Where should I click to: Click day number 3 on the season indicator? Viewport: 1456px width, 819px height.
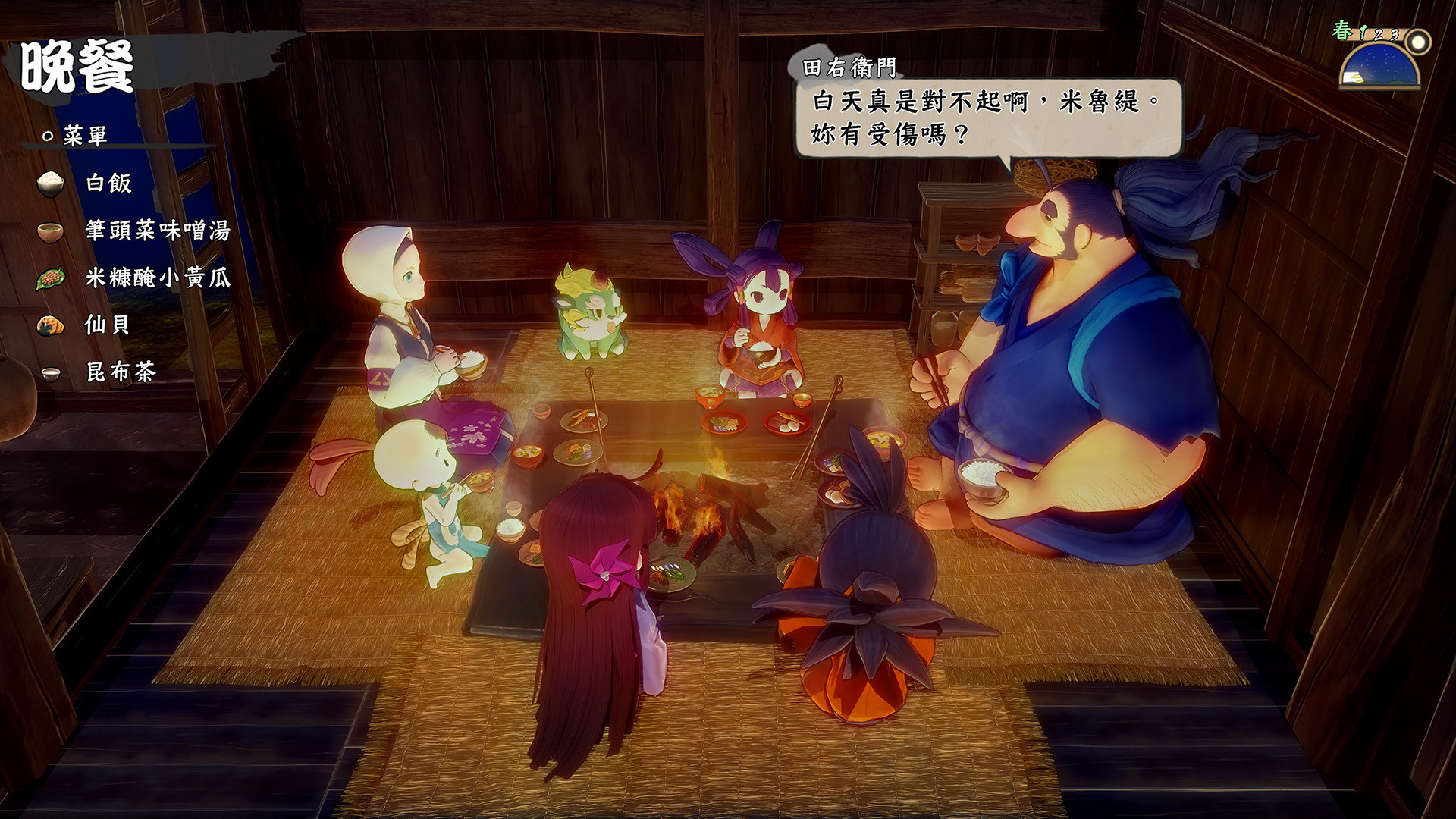pyautogui.click(x=1394, y=35)
